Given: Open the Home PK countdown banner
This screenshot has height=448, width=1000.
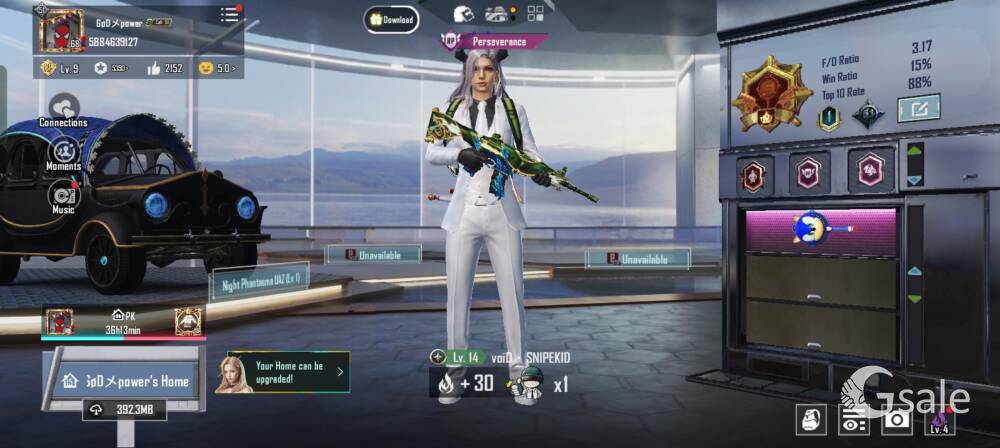Looking at the screenshot, I should pos(122,323).
